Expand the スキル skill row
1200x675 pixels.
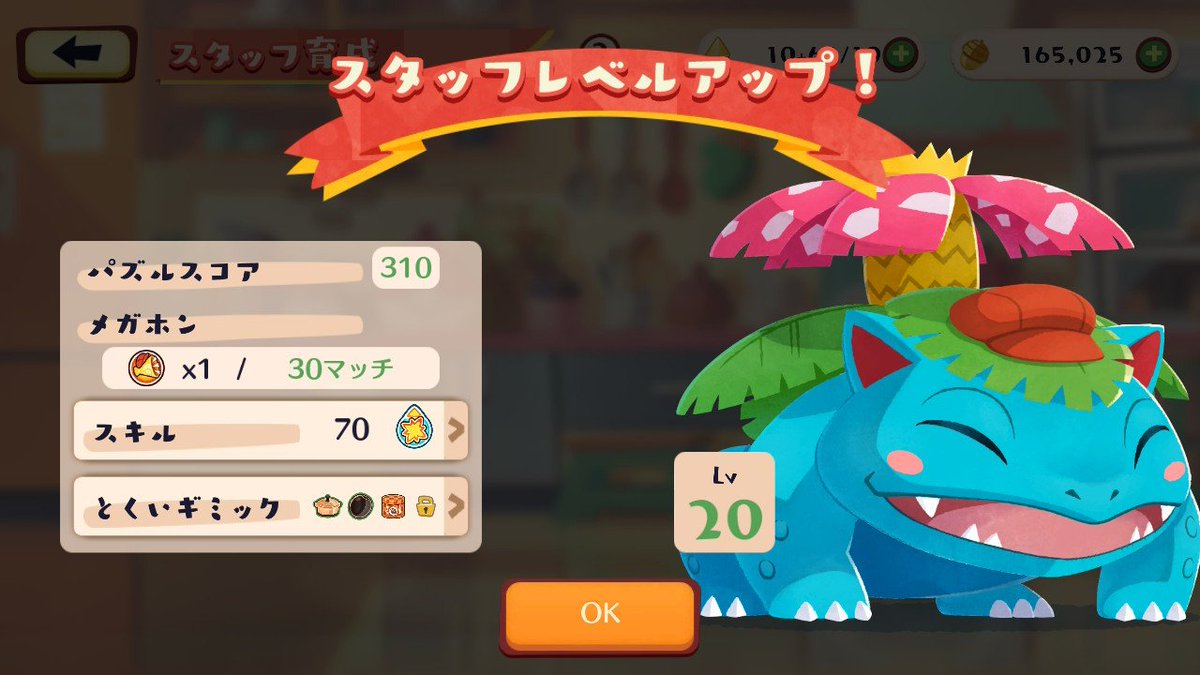(x=271, y=430)
